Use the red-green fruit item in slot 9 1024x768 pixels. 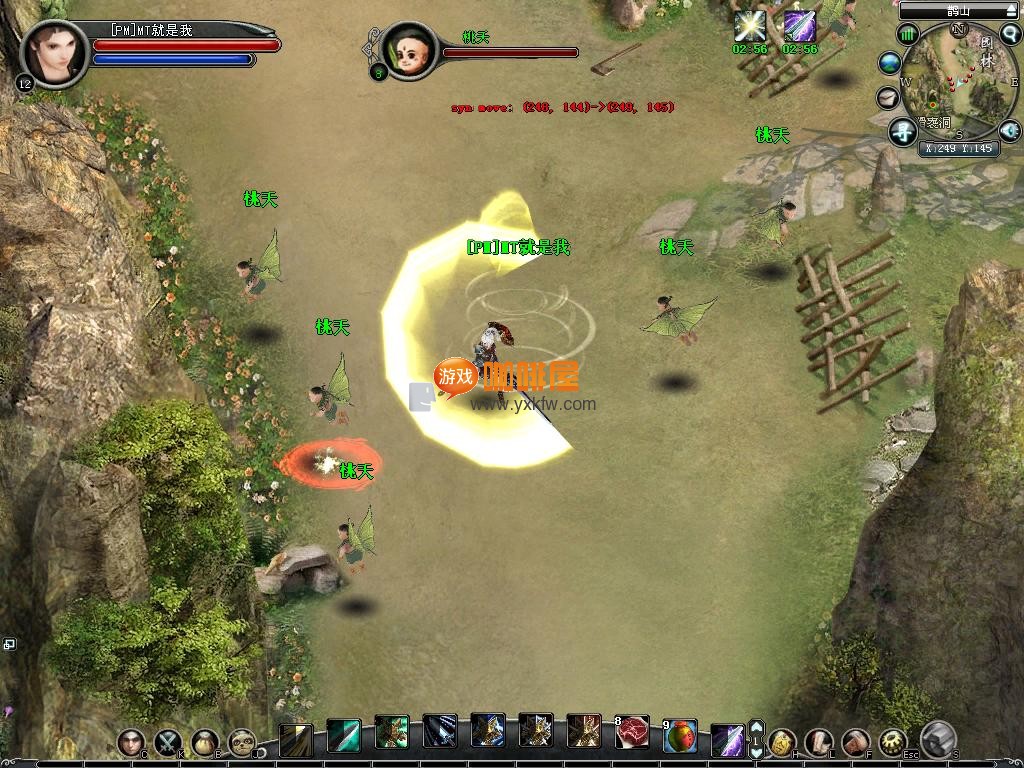pyautogui.click(x=680, y=735)
